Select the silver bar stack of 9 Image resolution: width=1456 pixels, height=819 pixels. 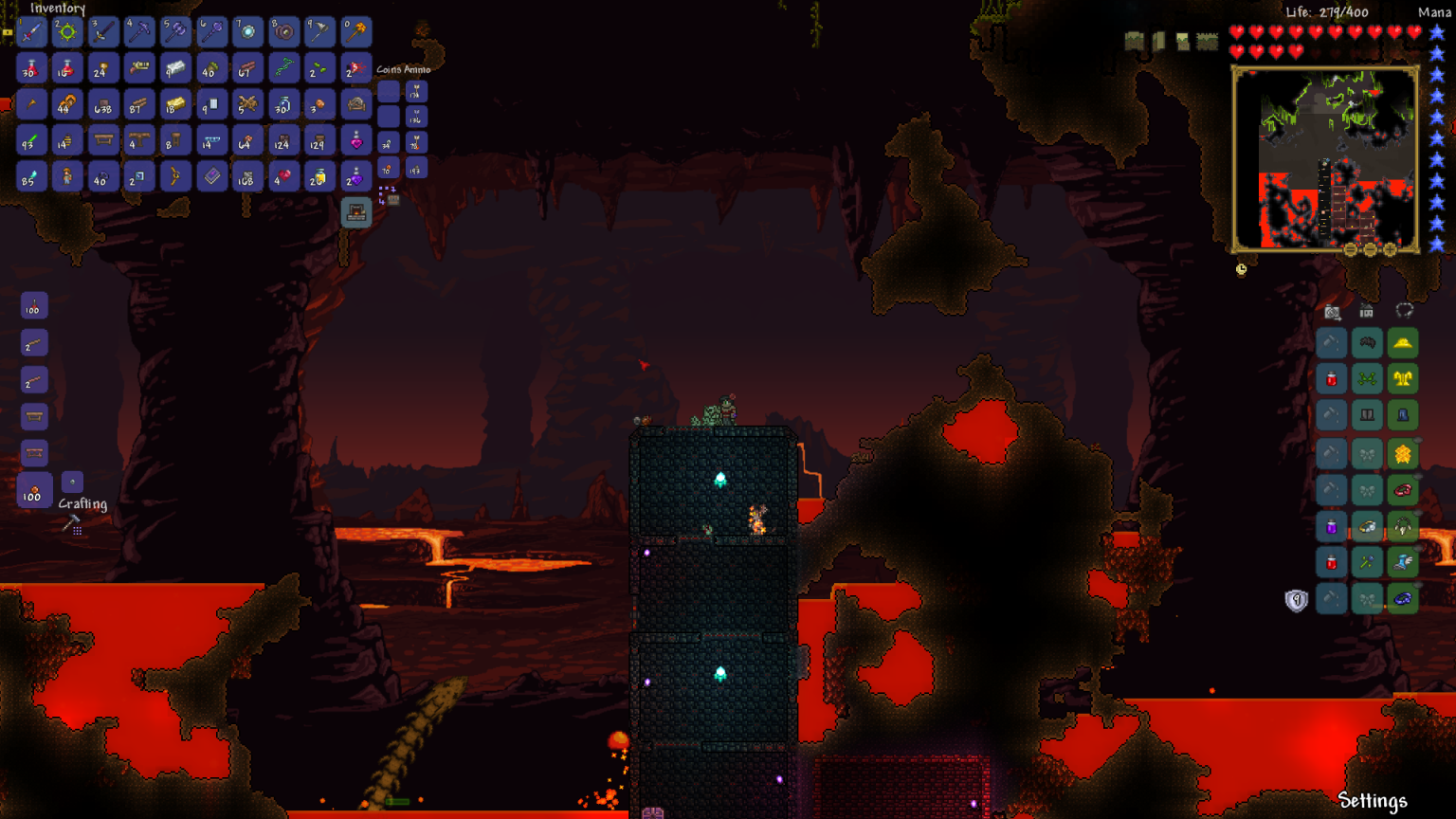[211, 104]
